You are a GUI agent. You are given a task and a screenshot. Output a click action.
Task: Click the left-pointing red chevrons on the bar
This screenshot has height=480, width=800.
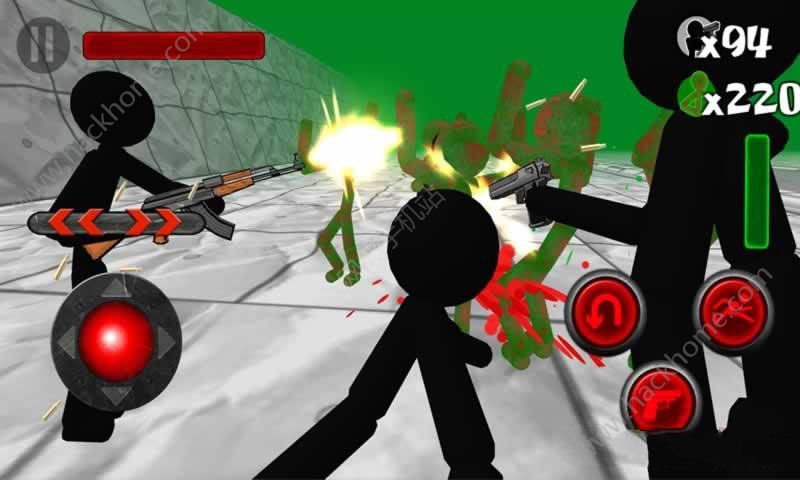pos(77,222)
